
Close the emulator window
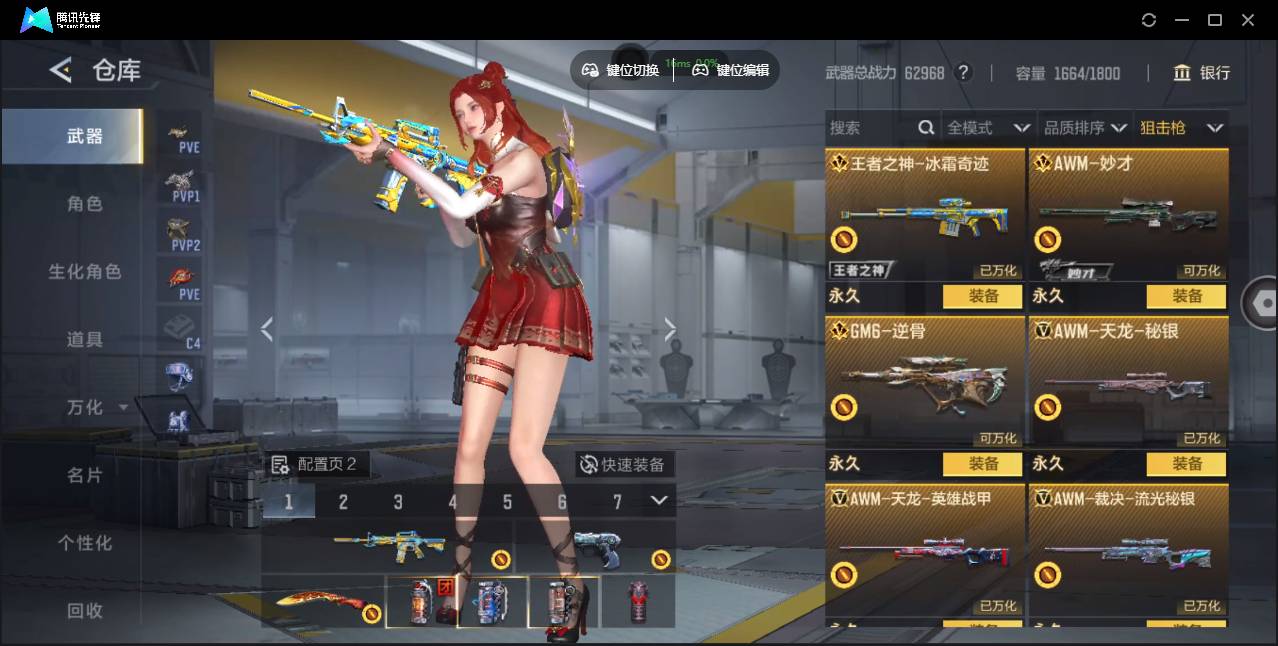click(x=1248, y=20)
